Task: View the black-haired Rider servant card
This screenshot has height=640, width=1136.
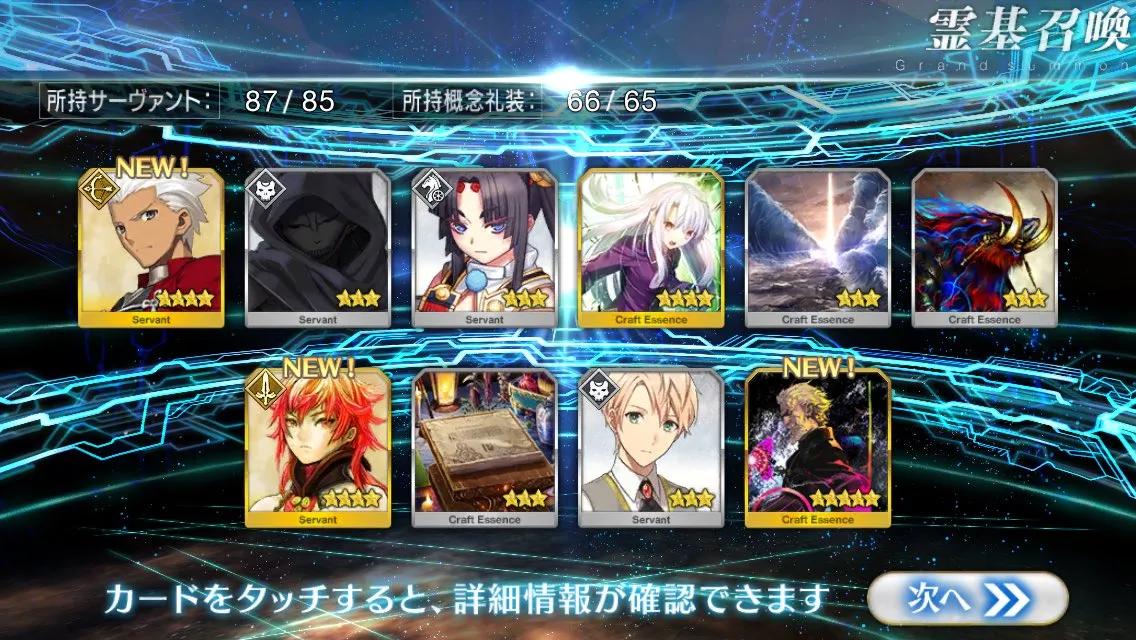Action: click(x=485, y=248)
